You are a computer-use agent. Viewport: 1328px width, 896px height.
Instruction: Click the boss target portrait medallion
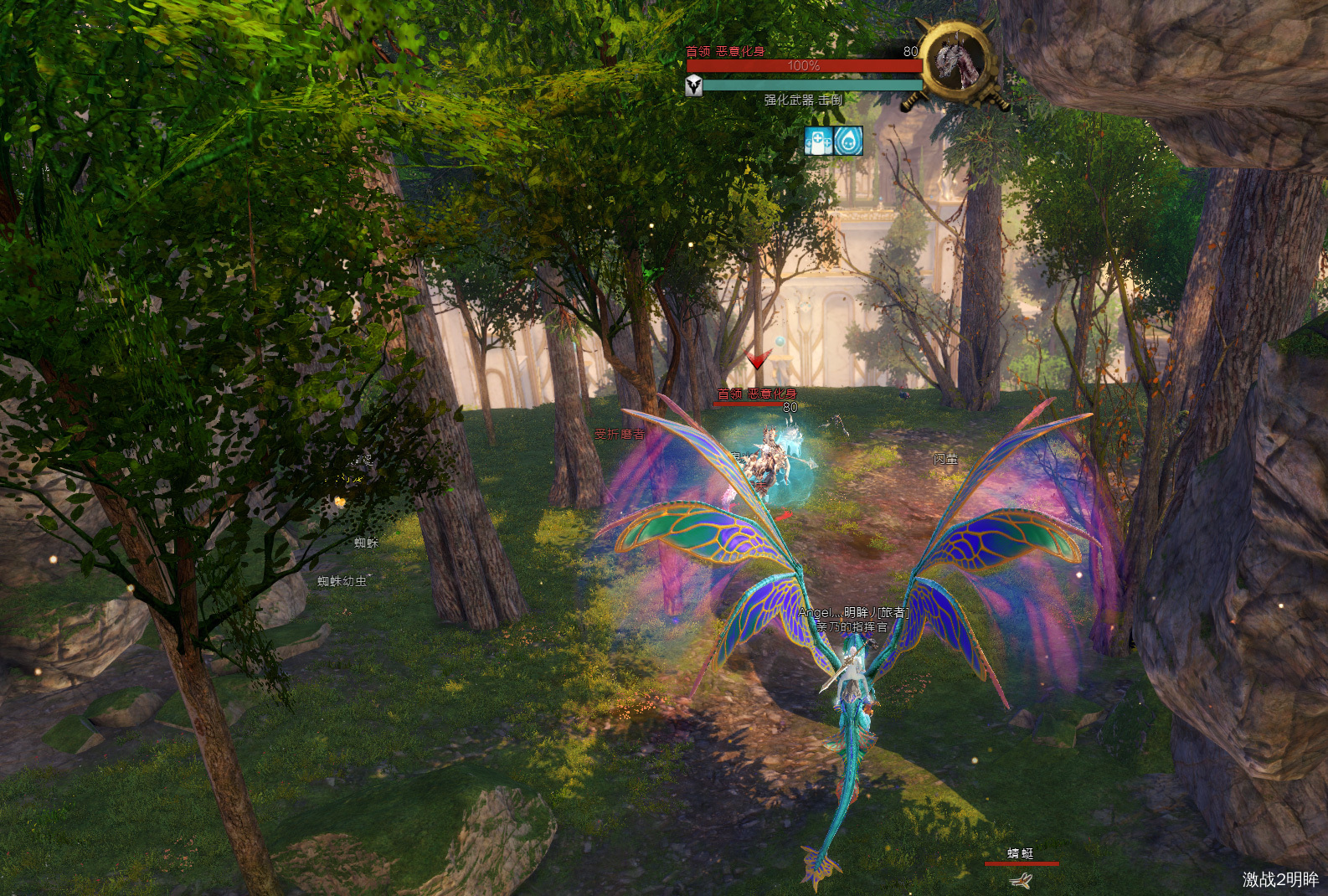(x=955, y=62)
